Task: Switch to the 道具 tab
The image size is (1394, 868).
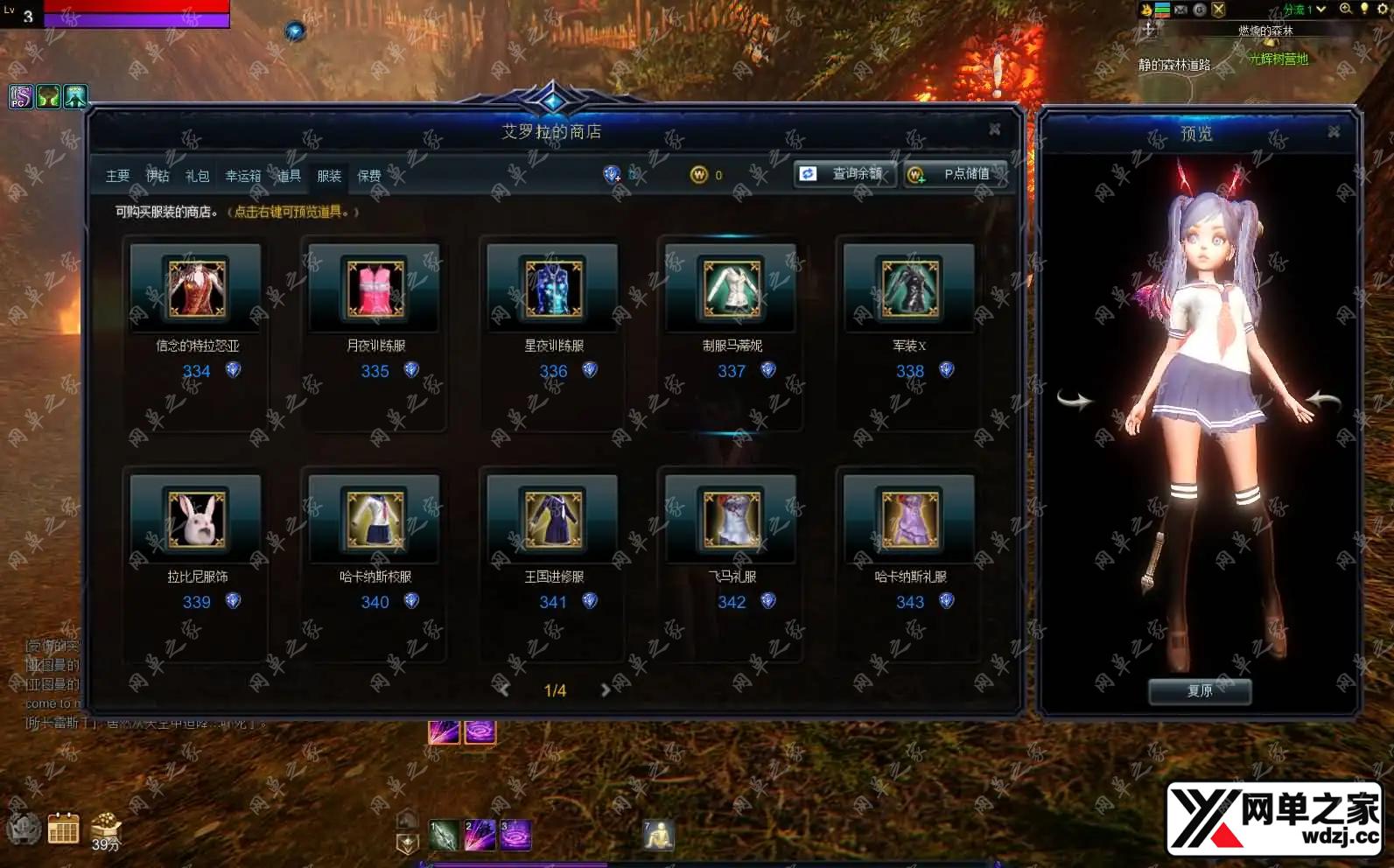Action: (290, 176)
